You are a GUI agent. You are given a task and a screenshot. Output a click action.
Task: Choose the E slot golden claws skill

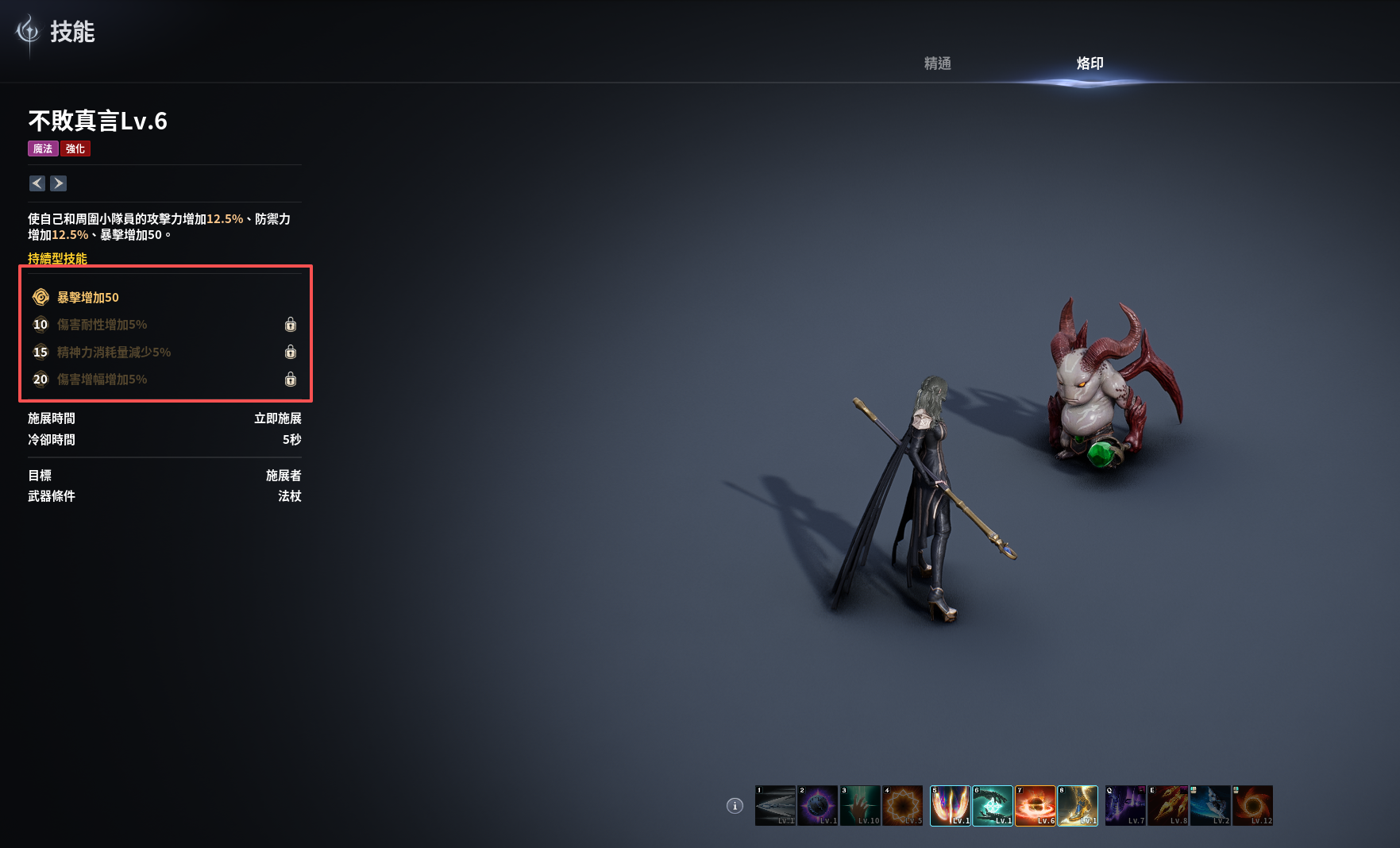[1168, 806]
